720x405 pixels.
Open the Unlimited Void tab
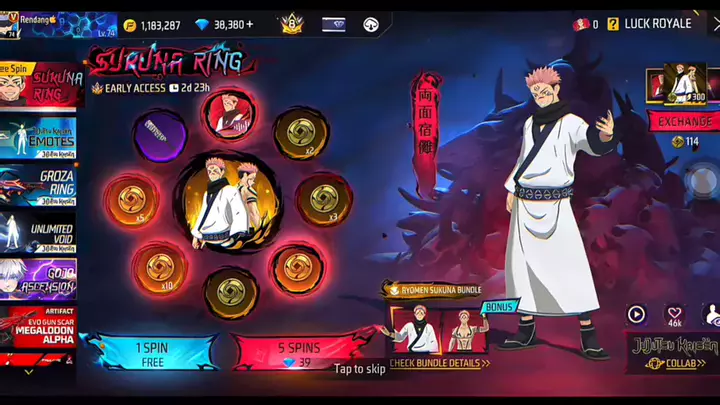[42, 235]
